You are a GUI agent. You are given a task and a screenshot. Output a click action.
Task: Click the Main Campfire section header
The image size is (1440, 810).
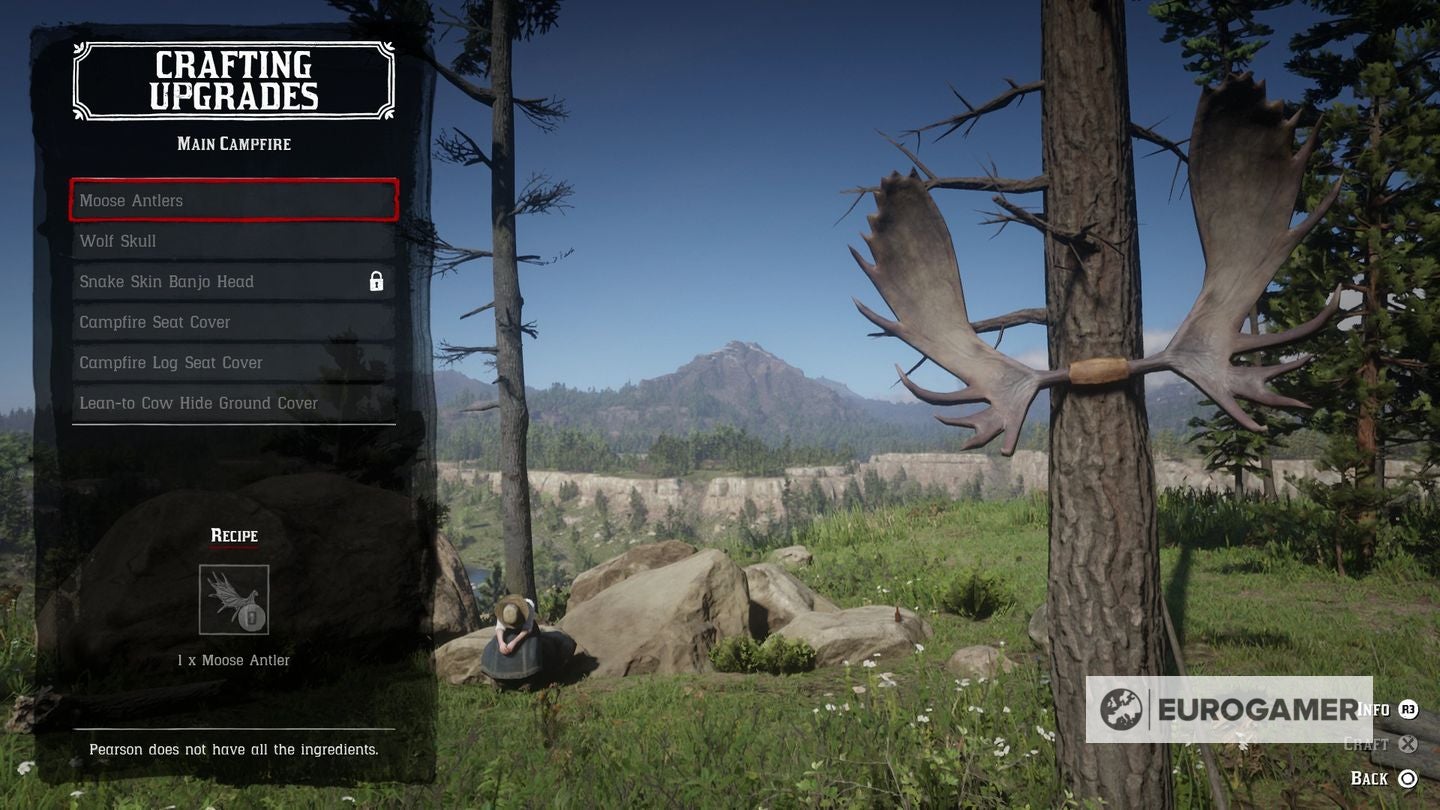pos(233,143)
